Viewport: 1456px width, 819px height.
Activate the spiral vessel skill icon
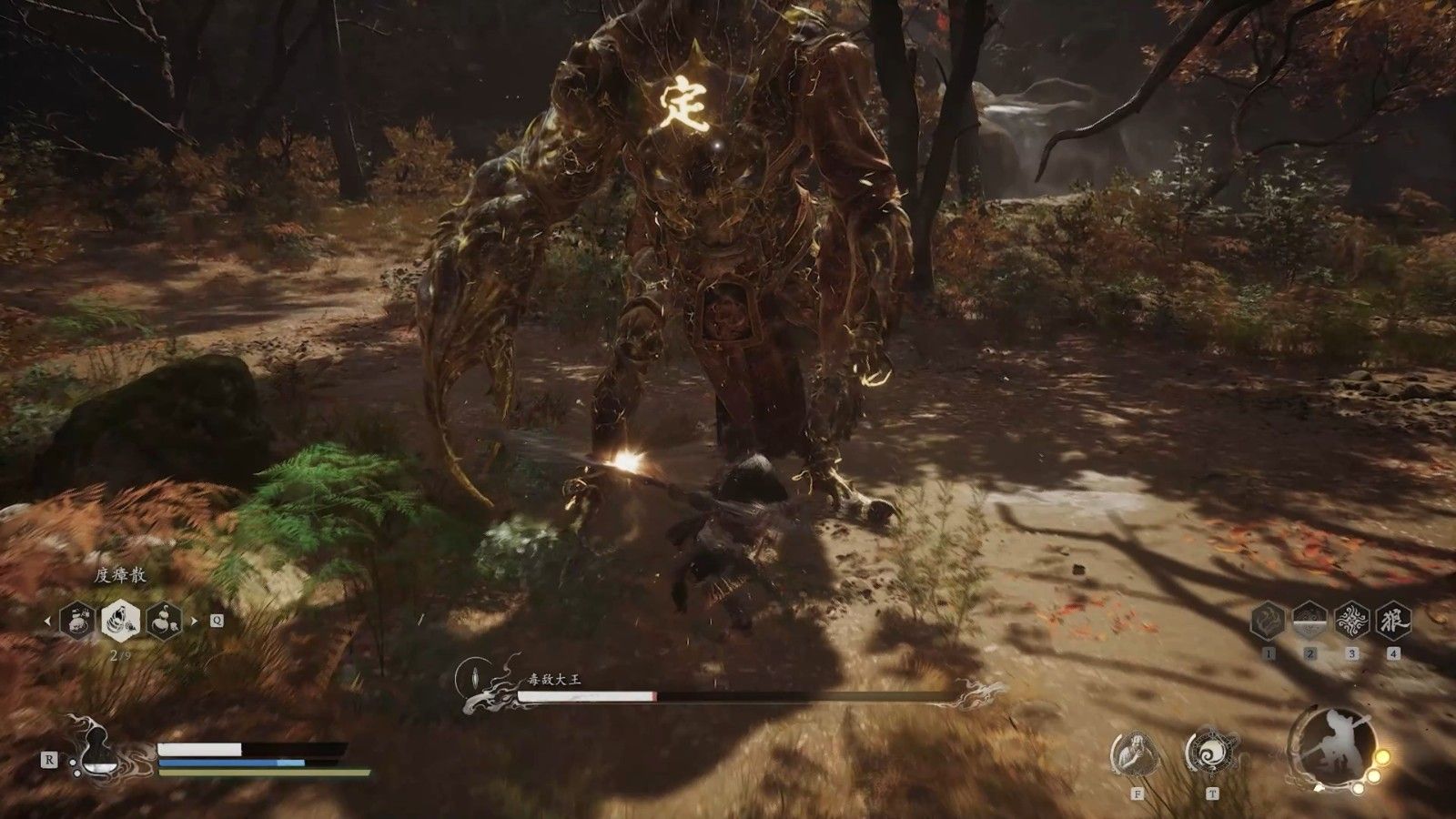[x=1211, y=753]
